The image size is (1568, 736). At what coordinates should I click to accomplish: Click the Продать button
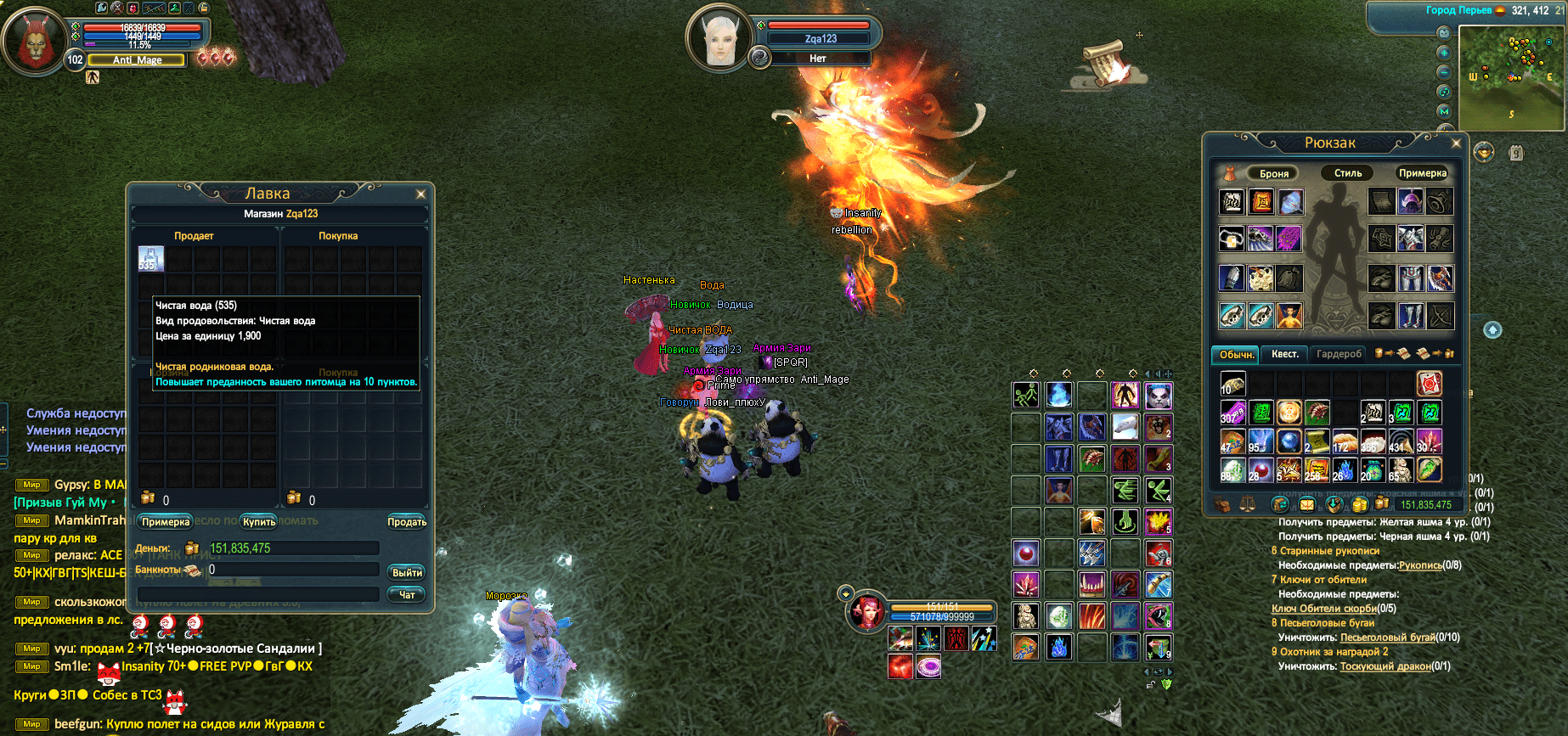(x=407, y=522)
